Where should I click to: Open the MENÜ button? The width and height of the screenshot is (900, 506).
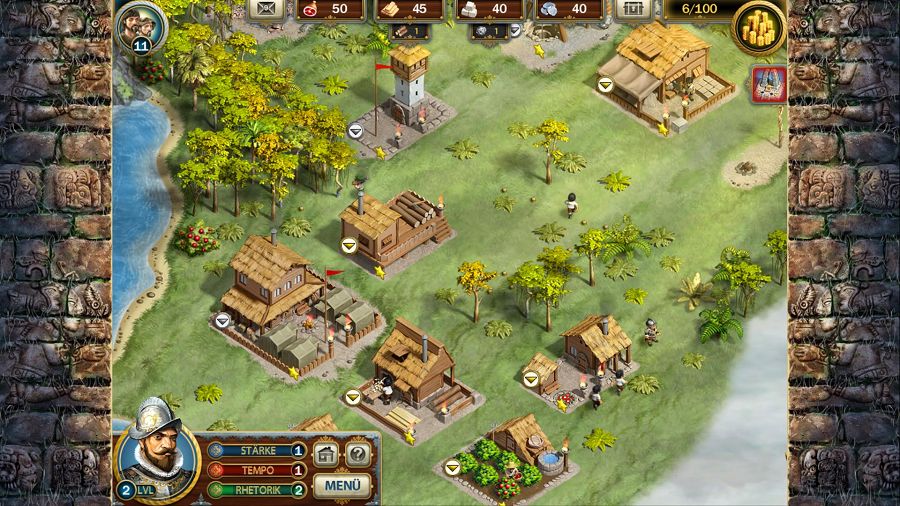point(342,487)
